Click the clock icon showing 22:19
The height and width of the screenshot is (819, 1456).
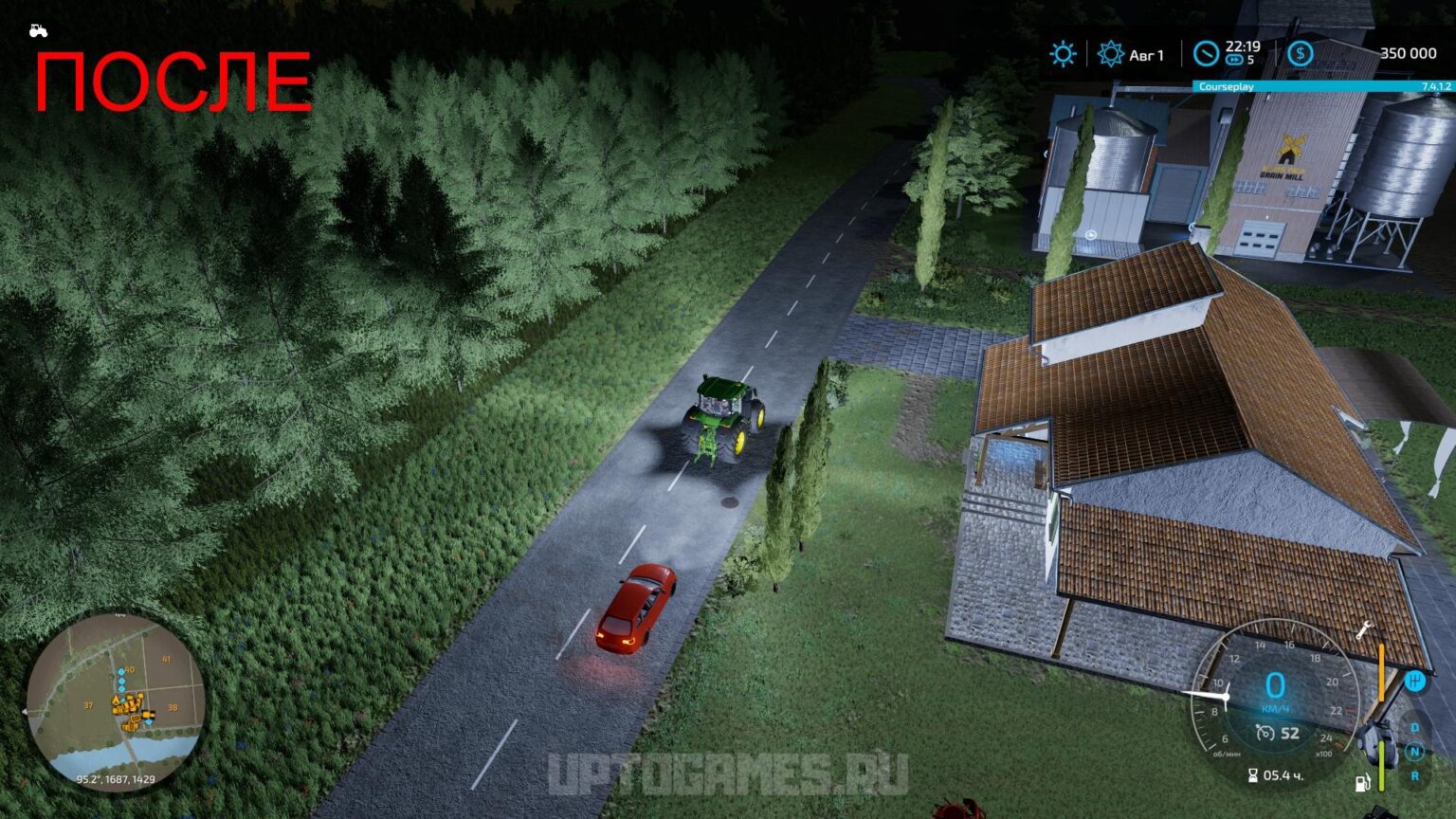[x=1207, y=53]
